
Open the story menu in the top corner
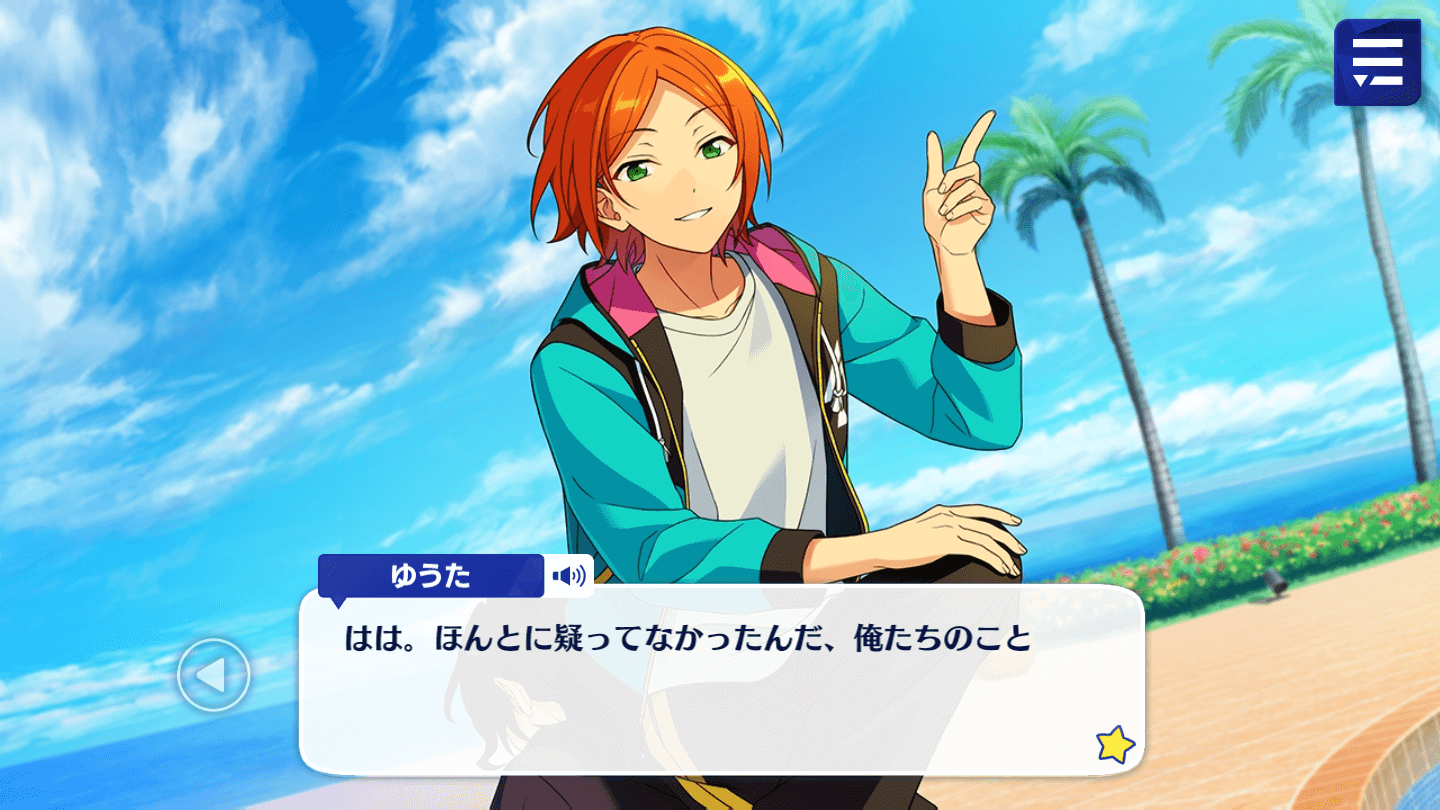coord(1377,62)
